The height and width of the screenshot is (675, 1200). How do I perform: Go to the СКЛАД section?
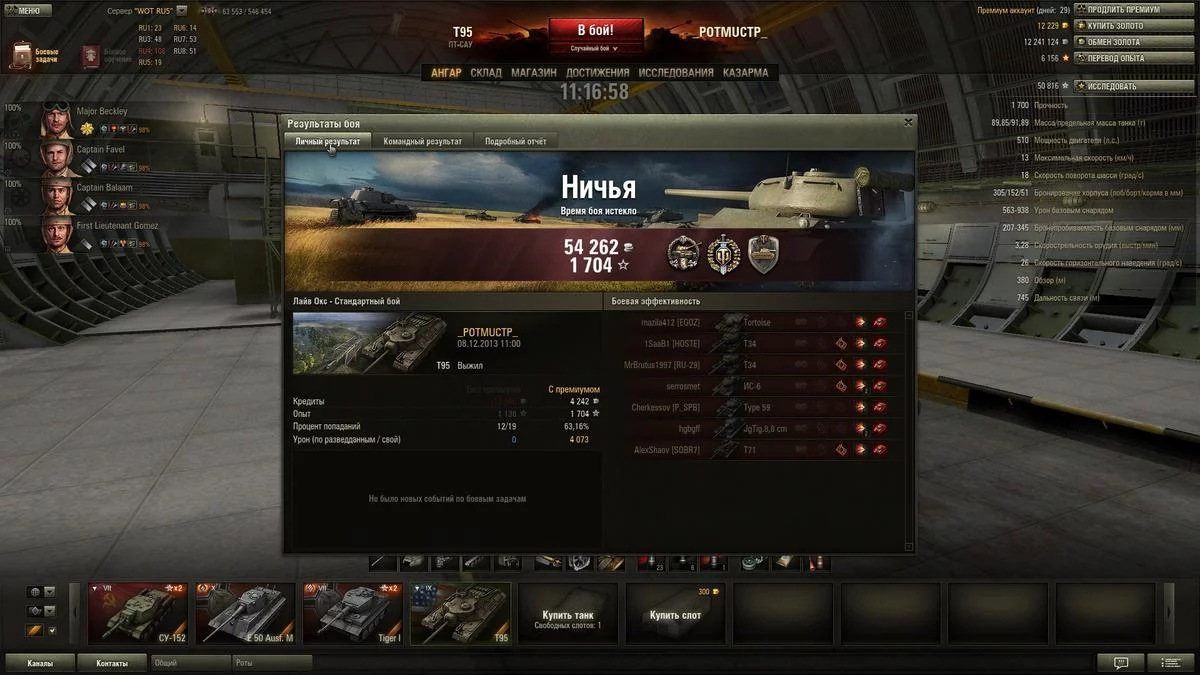click(x=486, y=73)
